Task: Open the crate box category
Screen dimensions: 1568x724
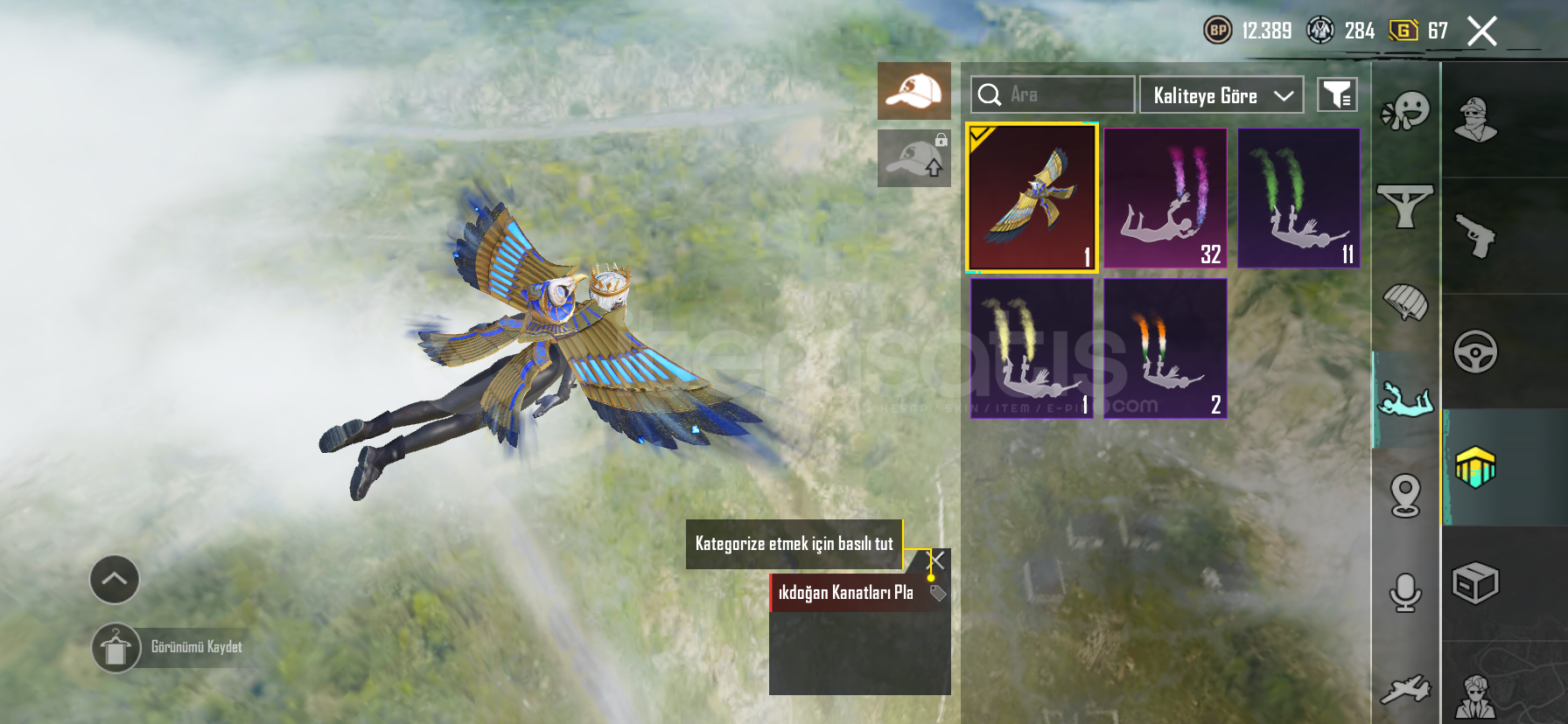Action: point(1476,583)
